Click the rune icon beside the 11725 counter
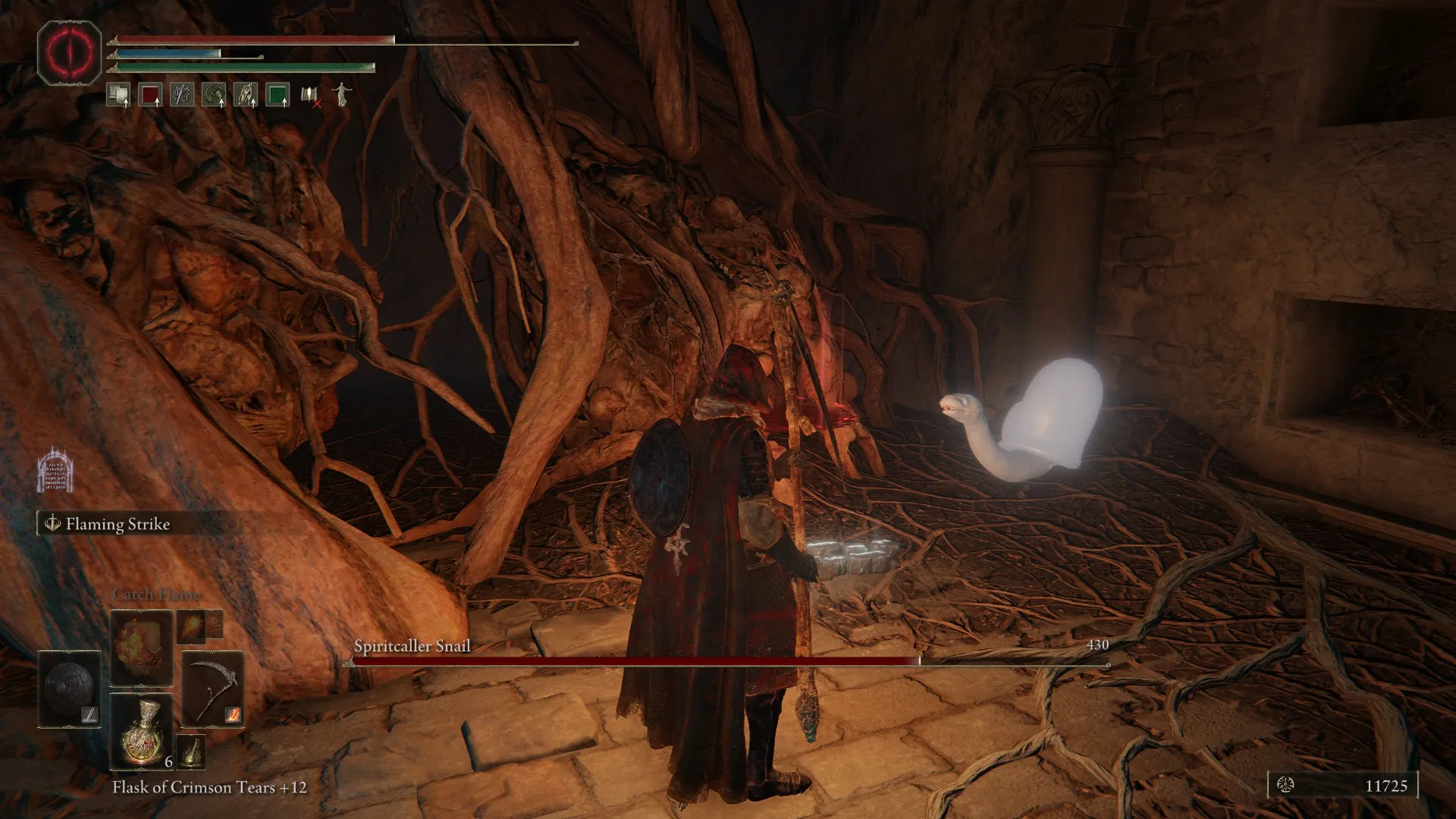Screen dimensions: 1456x819 coord(1285,785)
